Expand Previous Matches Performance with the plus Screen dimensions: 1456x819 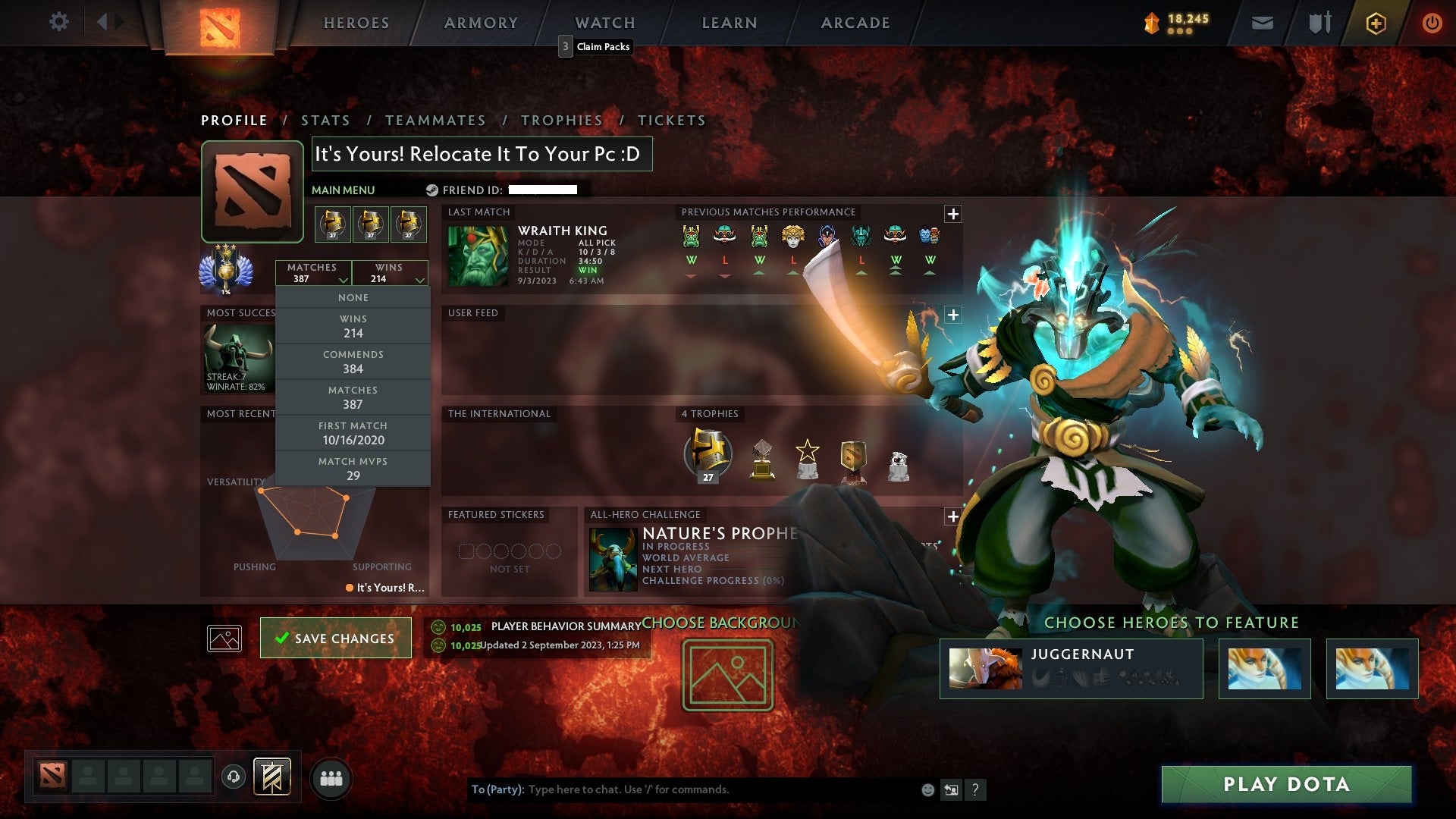tap(953, 215)
